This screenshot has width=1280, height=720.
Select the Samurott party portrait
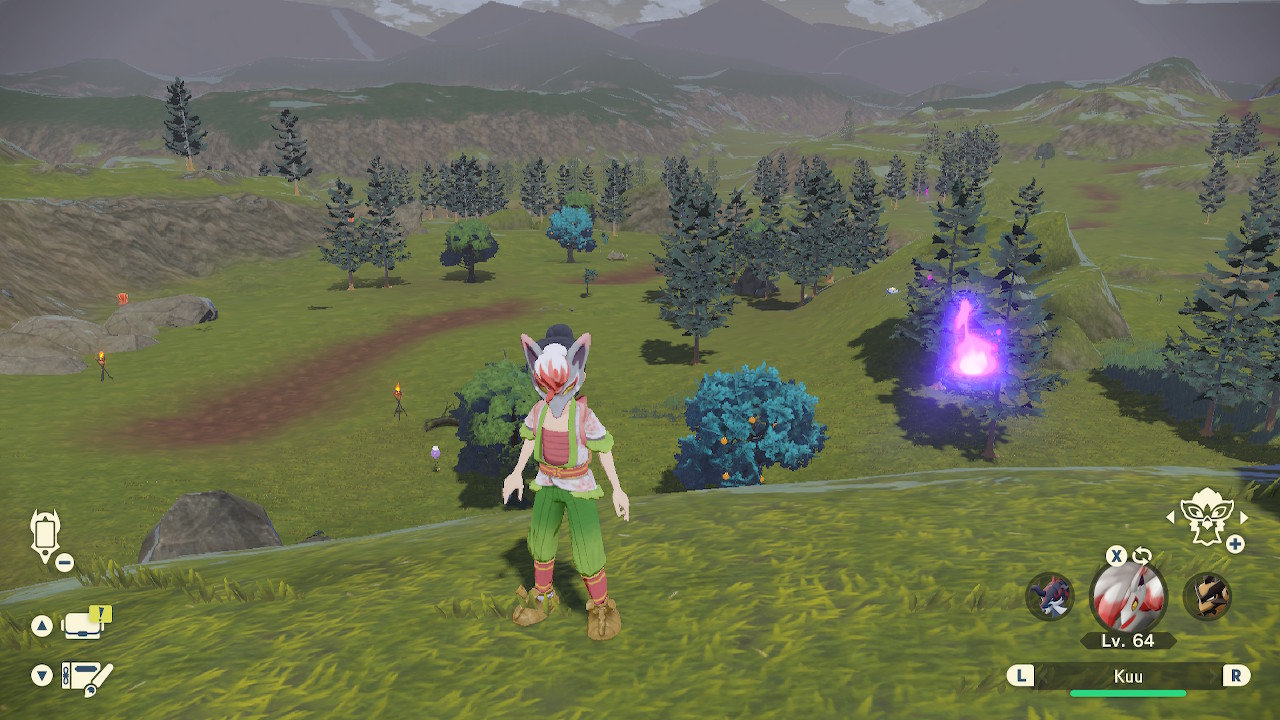coord(1050,596)
